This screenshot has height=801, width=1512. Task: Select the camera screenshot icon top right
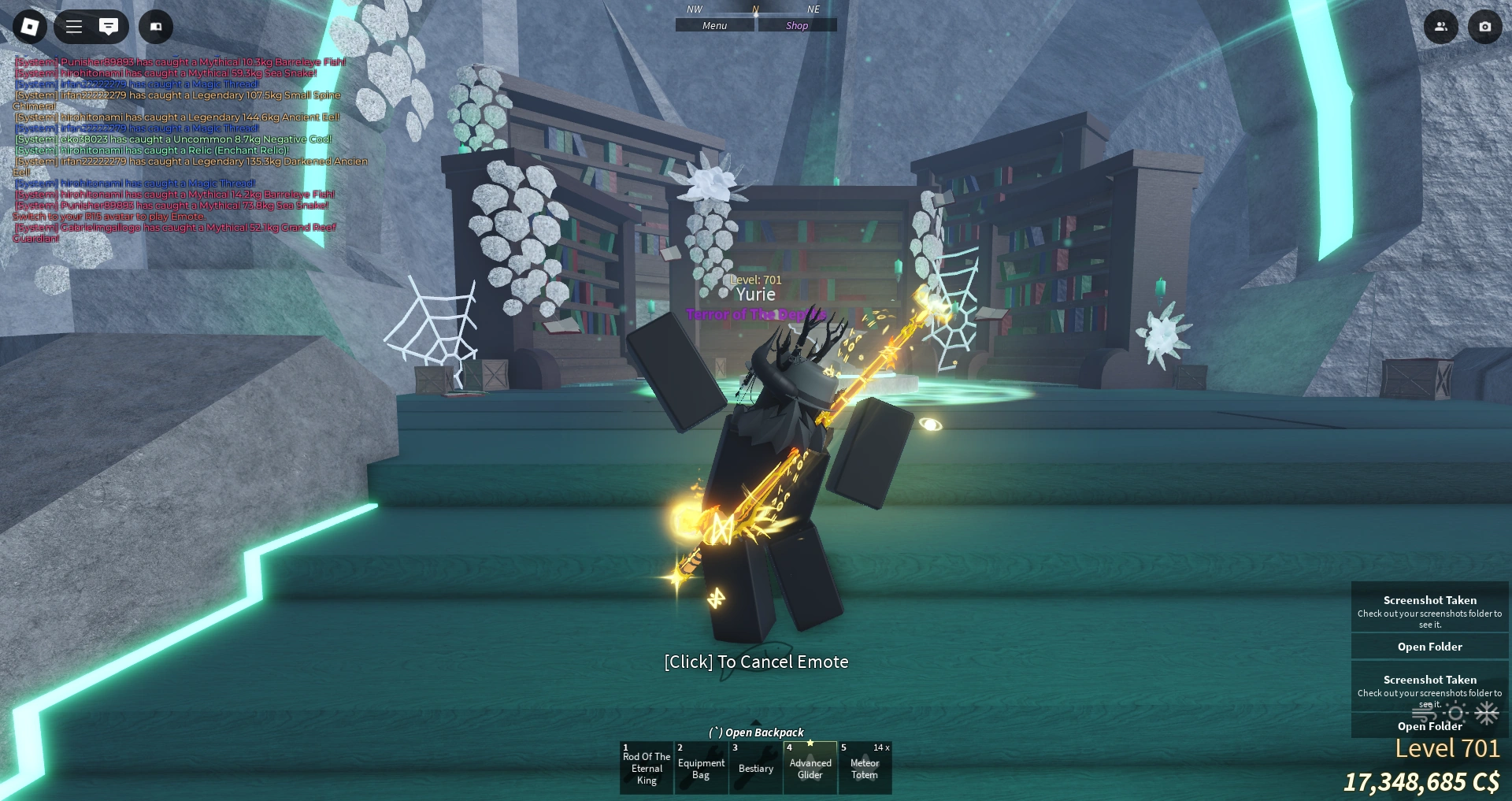(1485, 26)
